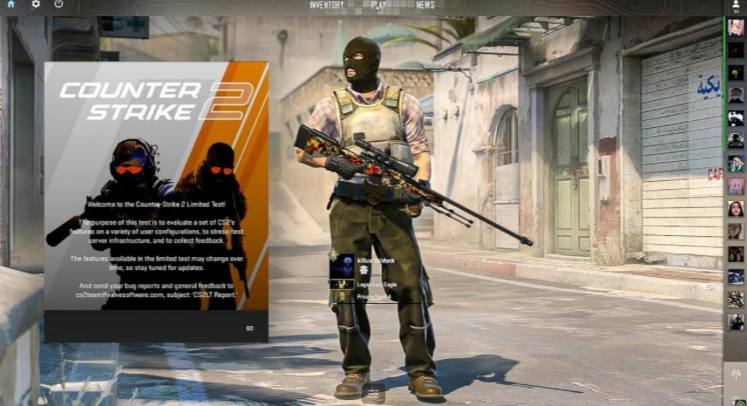Select the topmost friend avatar in sidebar
This screenshot has height=406, width=747.
click(736, 27)
